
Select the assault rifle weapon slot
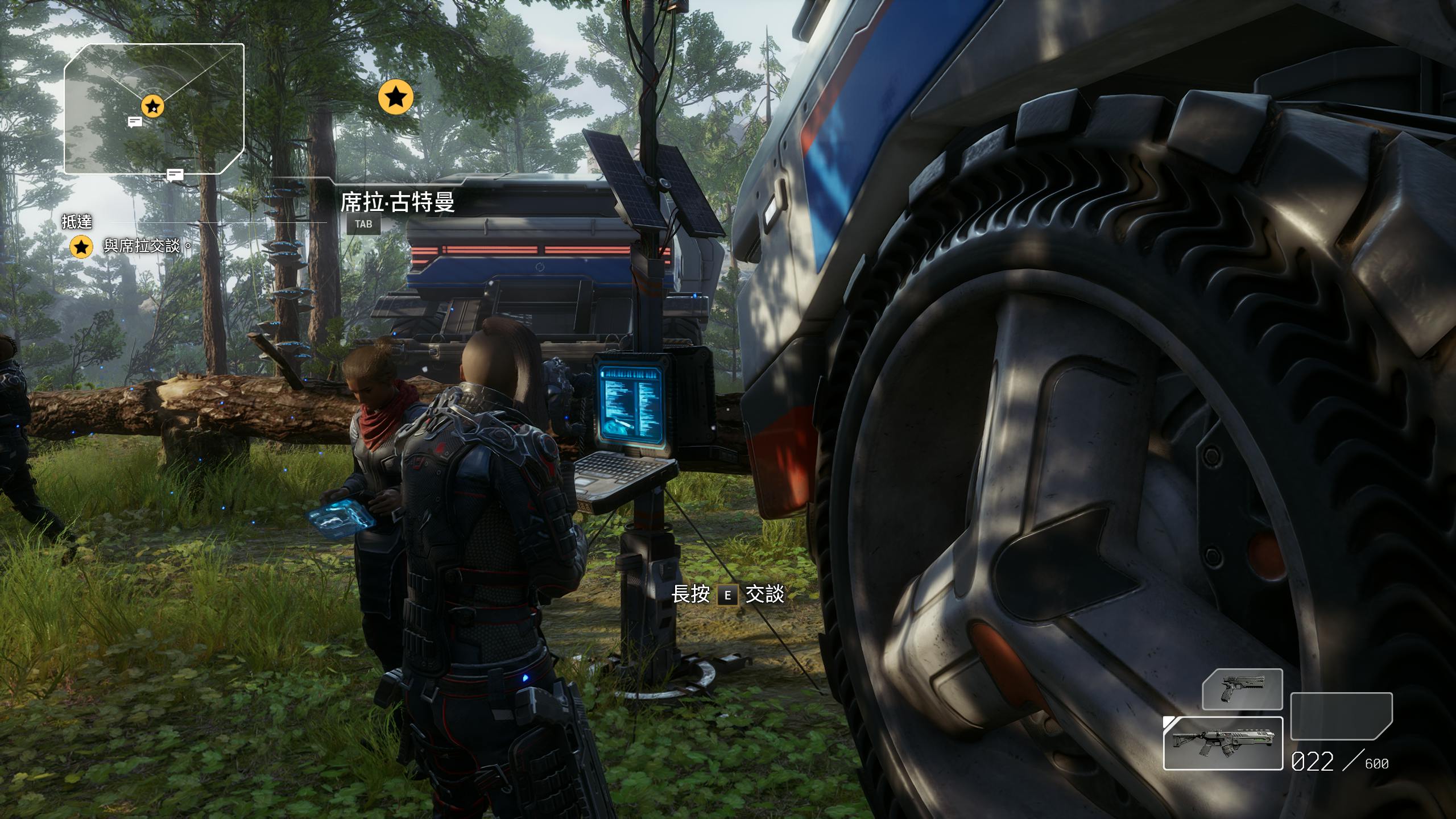coord(1223,743)
